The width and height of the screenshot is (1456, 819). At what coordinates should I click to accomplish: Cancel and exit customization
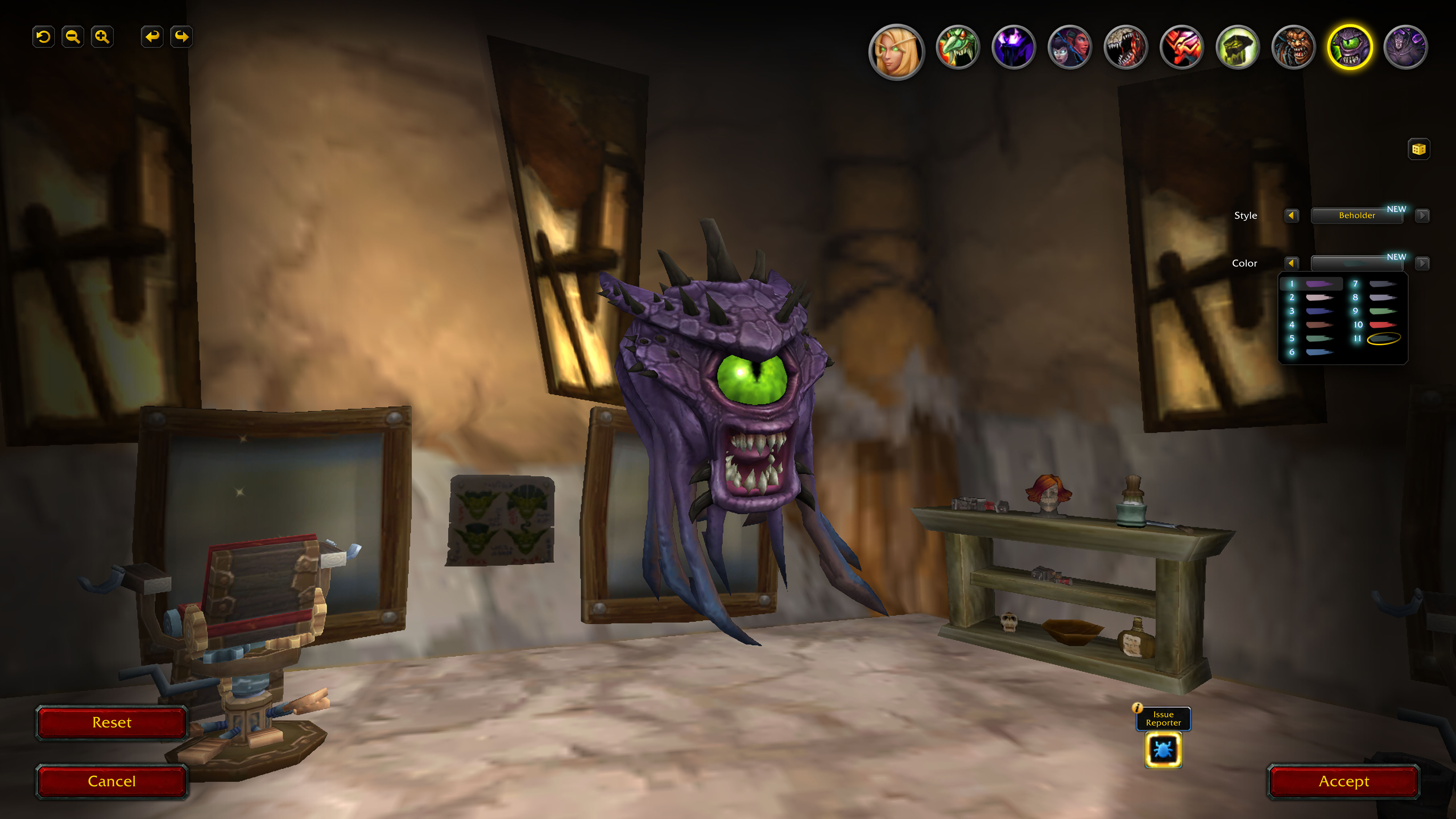[111, 781]
